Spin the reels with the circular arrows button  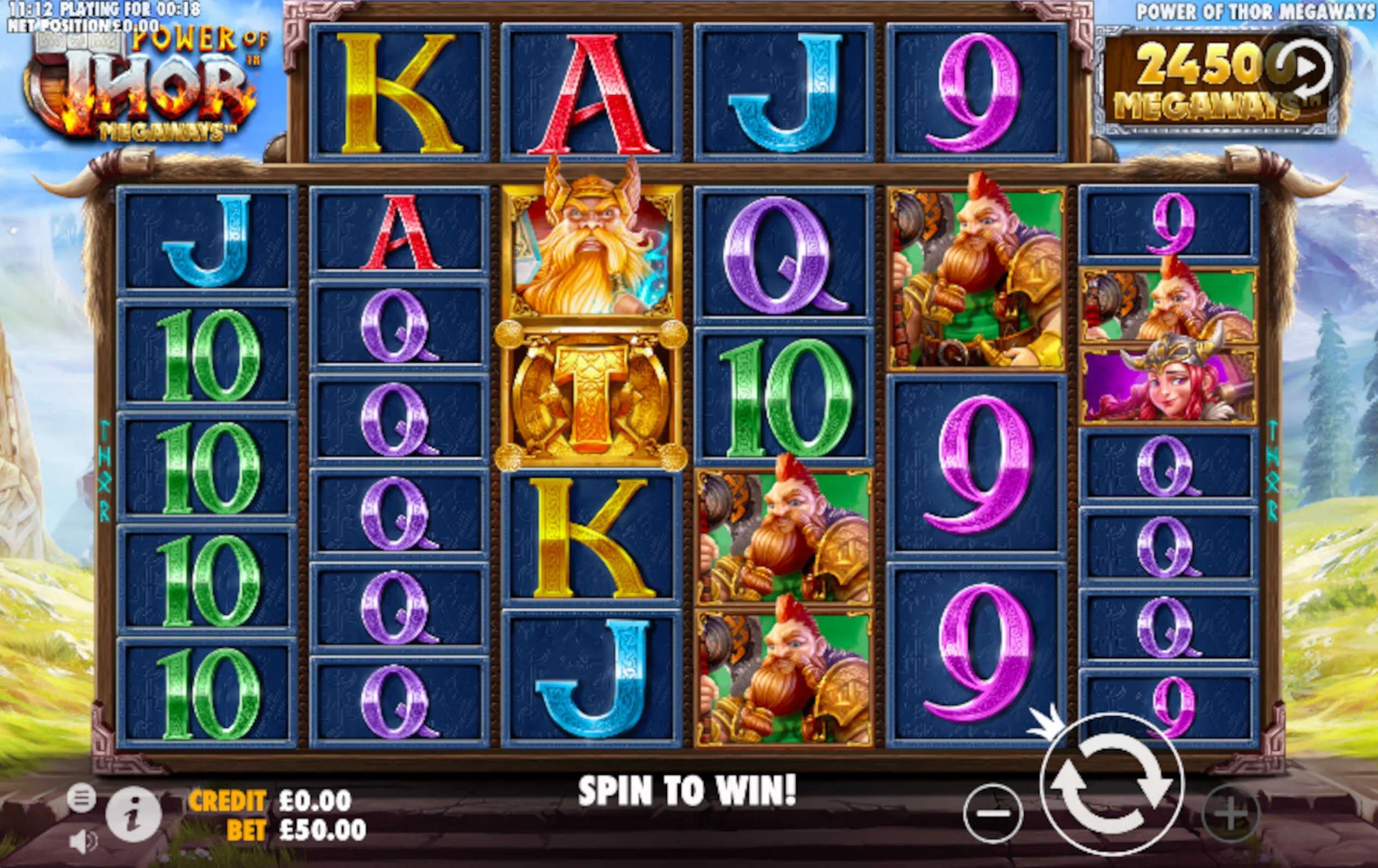pyautogui.click(x=1111, y=784)
